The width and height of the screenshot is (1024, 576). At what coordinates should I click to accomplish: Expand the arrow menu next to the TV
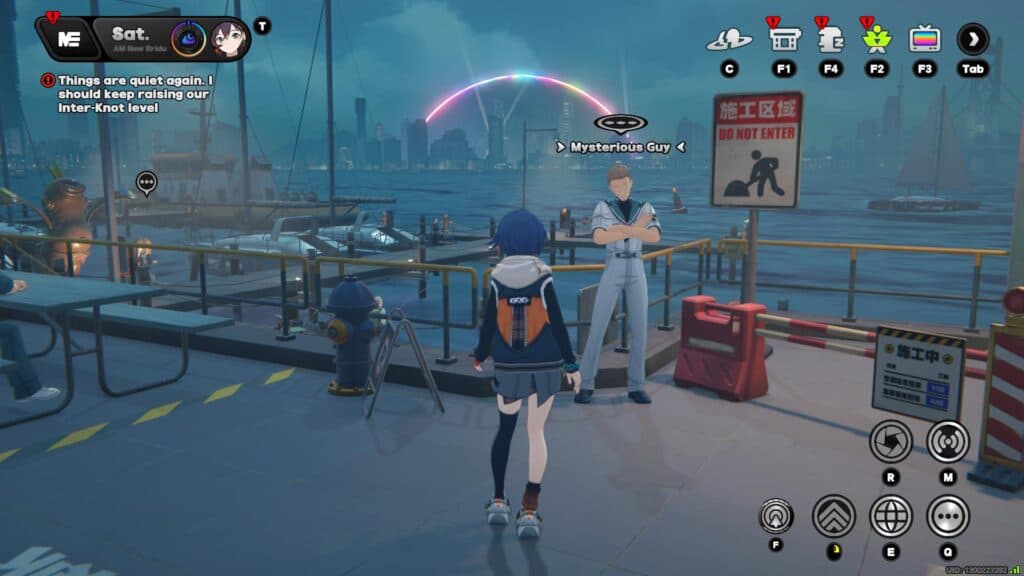coord(972,40)
